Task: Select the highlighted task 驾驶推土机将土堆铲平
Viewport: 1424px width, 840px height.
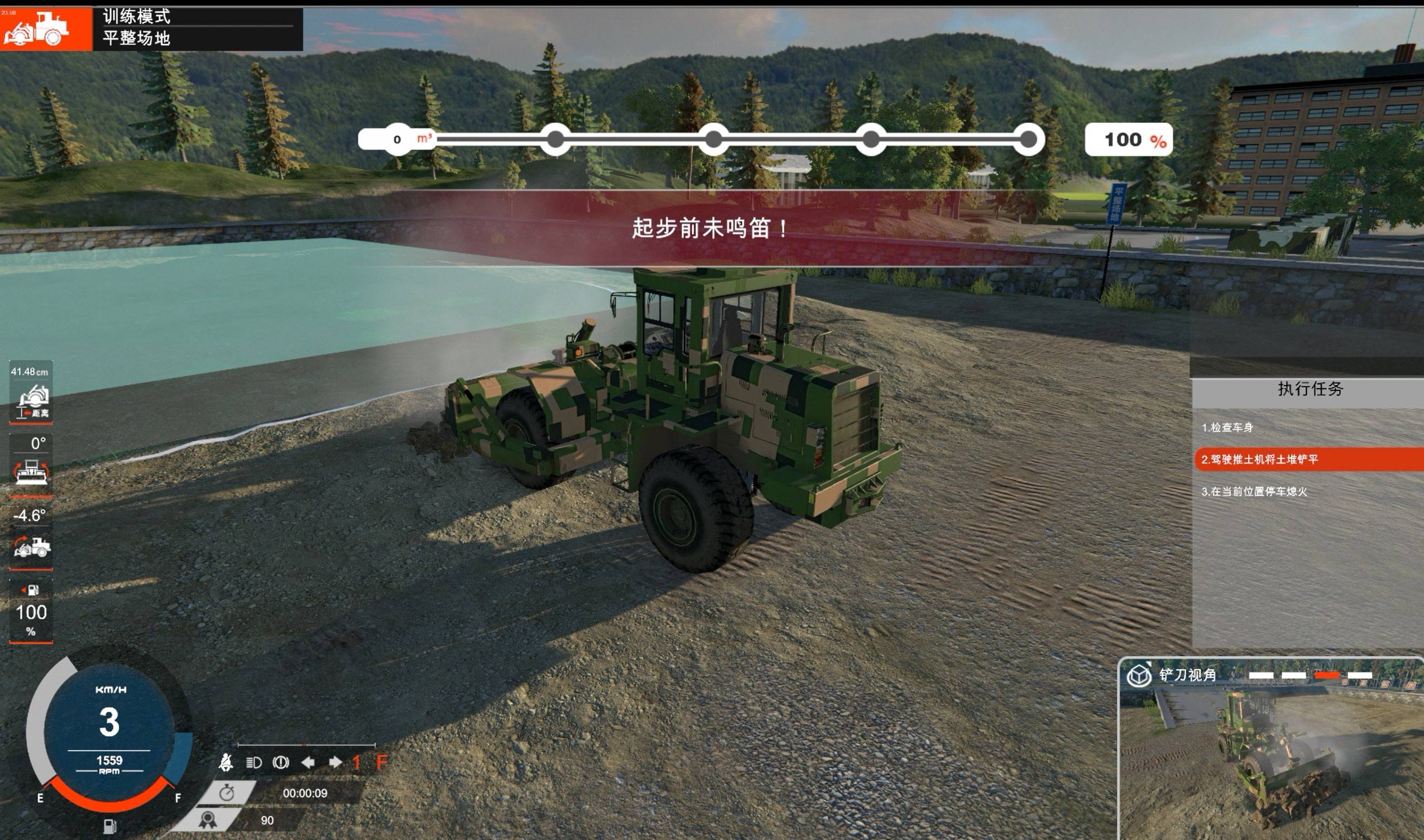Action: coord(1259,459)
